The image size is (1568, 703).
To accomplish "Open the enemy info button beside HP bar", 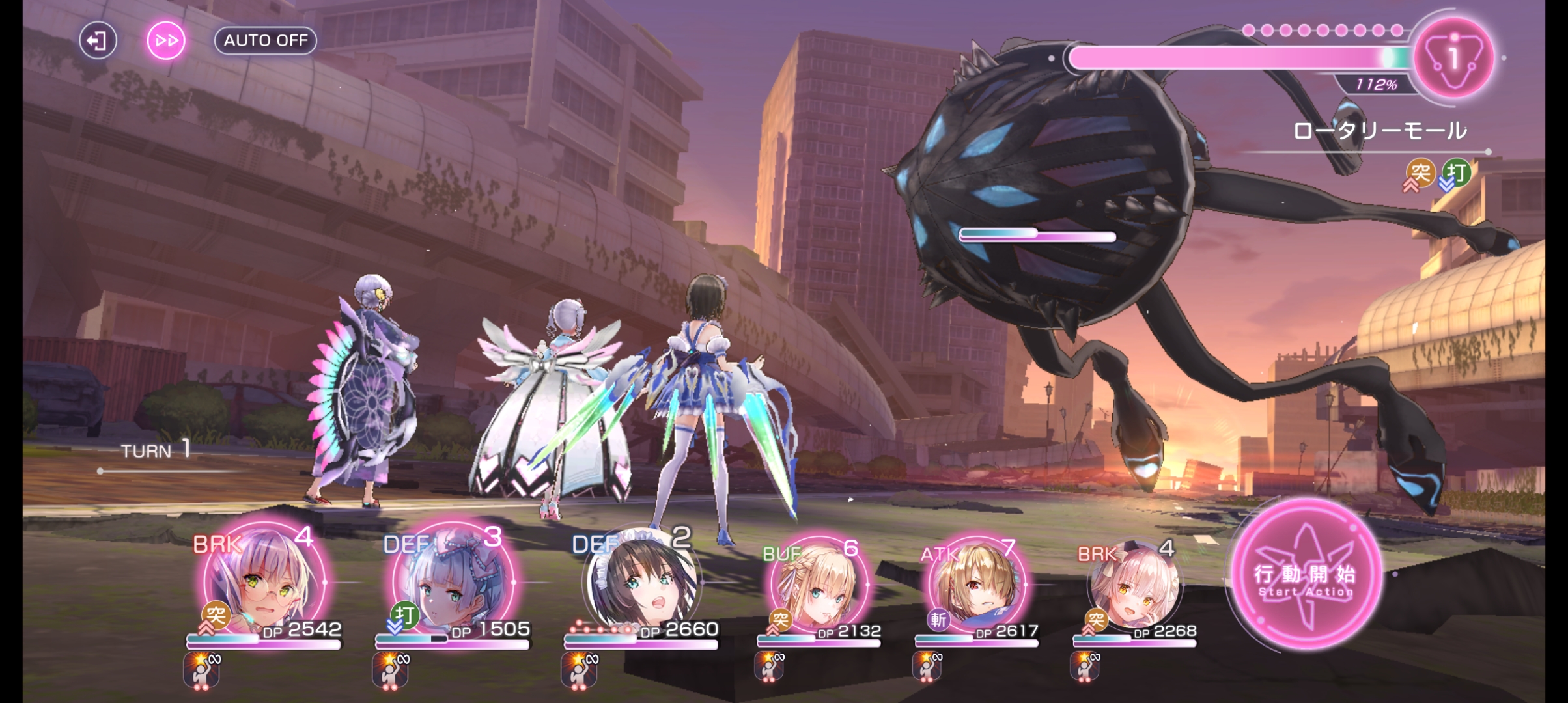I will point(1453,59).
